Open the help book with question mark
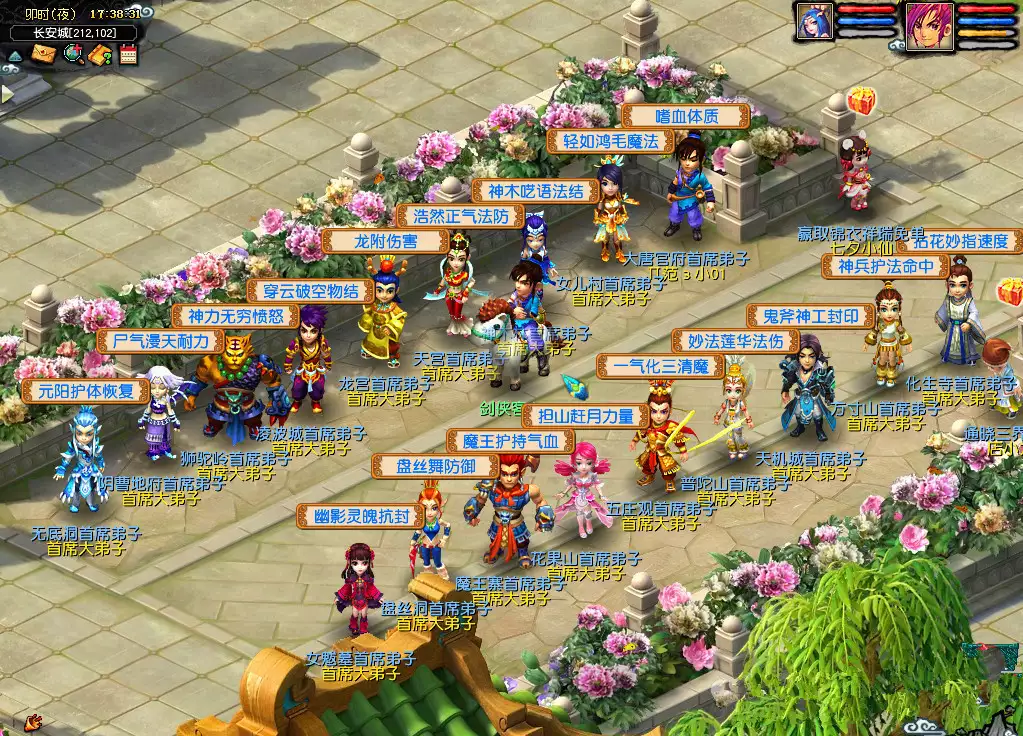The height and width of the screenshot is (736, 1023). coord(100,54)
